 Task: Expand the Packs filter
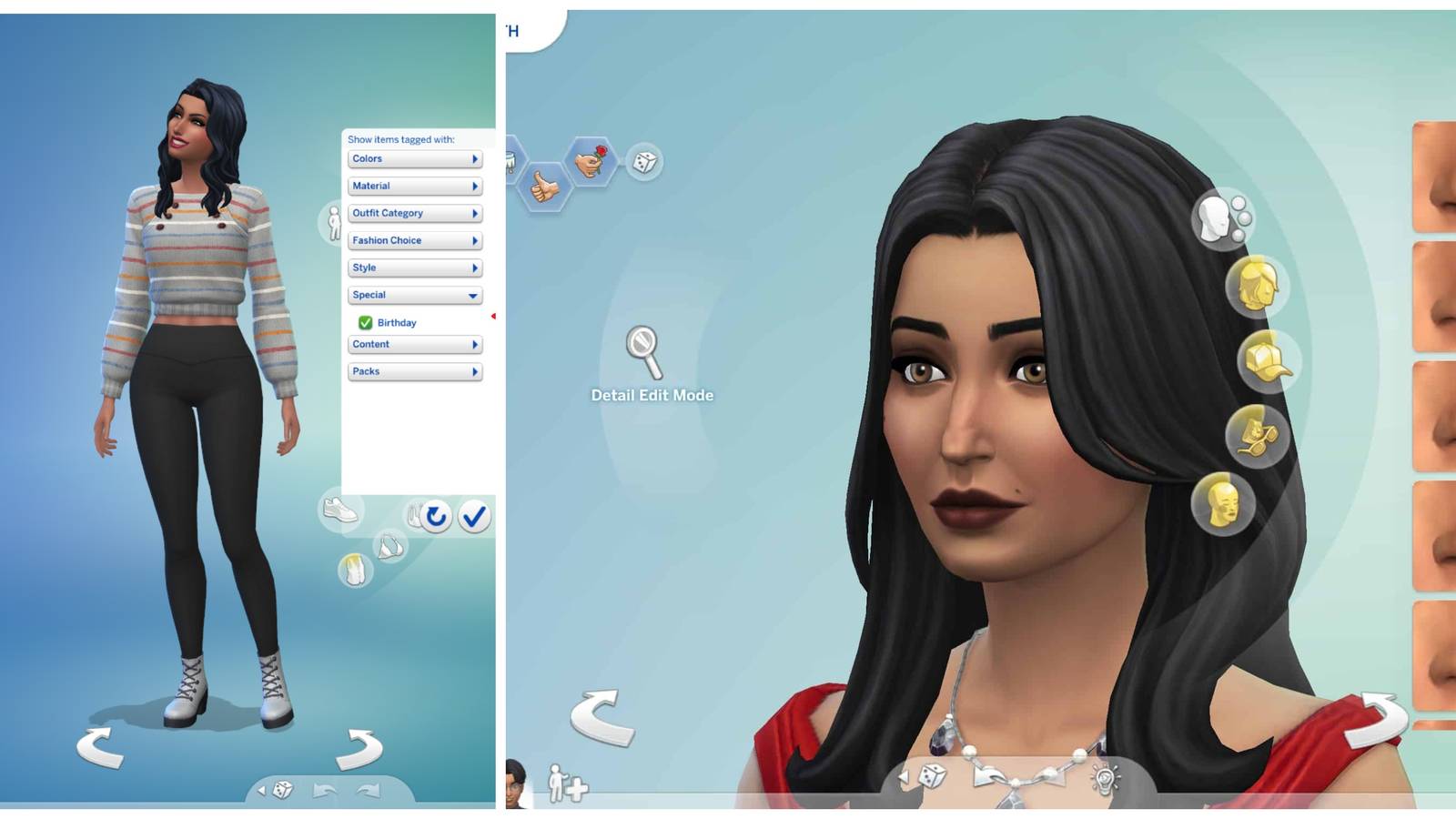tap(414, 371)
